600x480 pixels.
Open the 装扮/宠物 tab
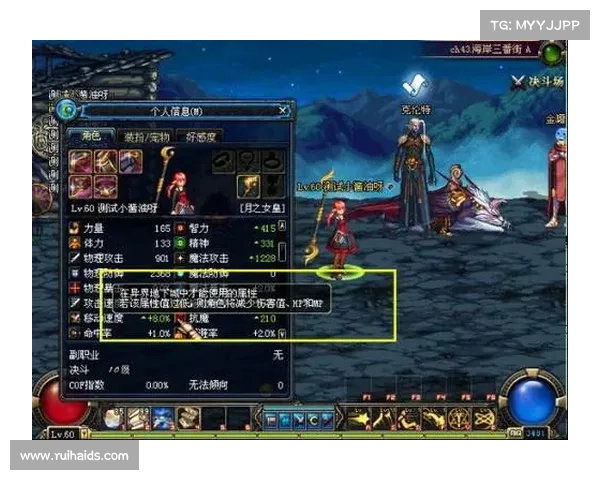(146, 137)
